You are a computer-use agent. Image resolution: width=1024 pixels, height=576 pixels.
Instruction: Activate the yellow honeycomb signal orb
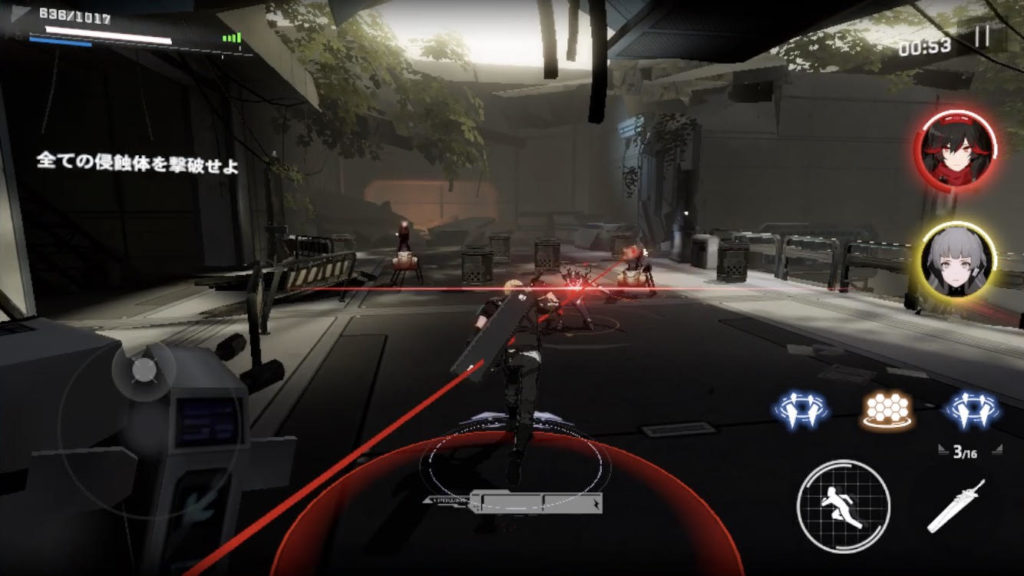point(887,408)
